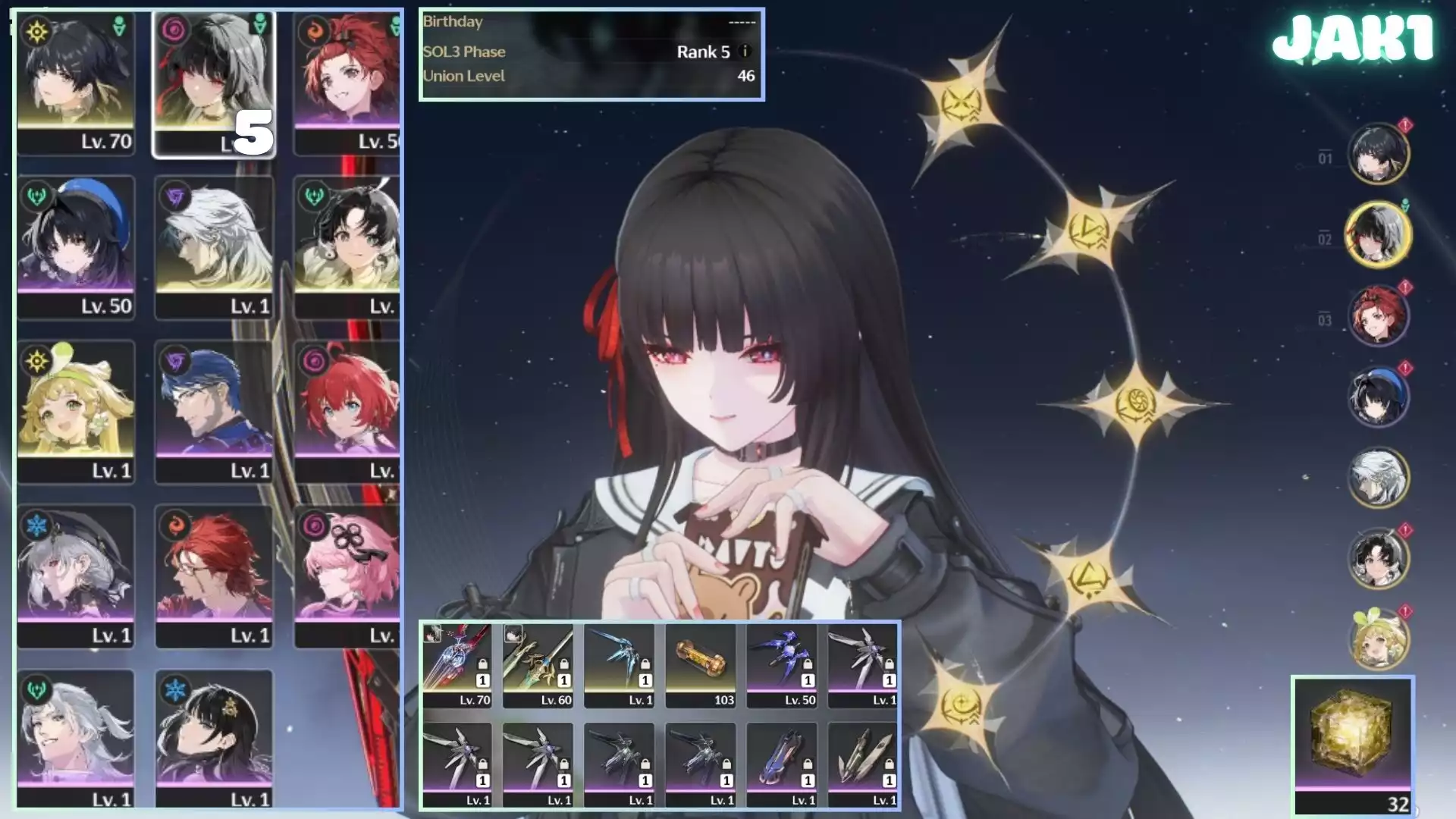This screenshot has height=819, width=1456.
Task: Choose the Lv. 60 weapon slot
Action: click(x=538, y=665)
